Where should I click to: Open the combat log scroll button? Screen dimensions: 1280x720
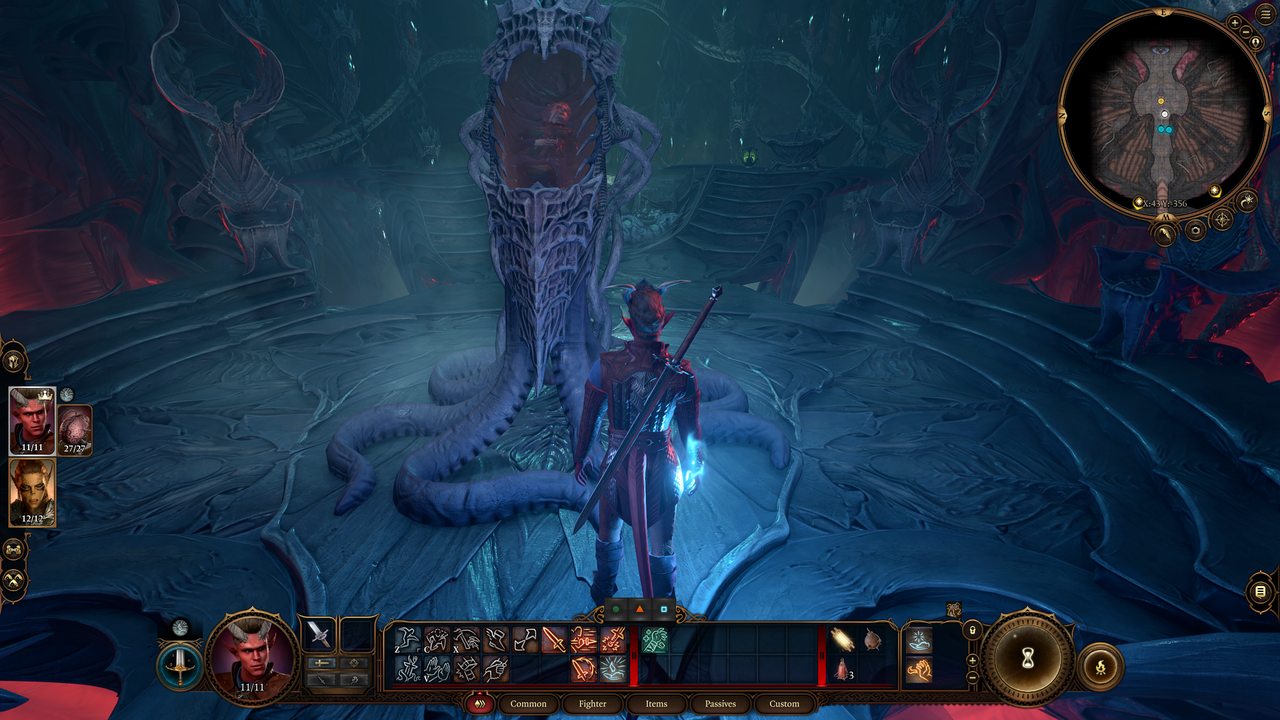click(1260, 592)
